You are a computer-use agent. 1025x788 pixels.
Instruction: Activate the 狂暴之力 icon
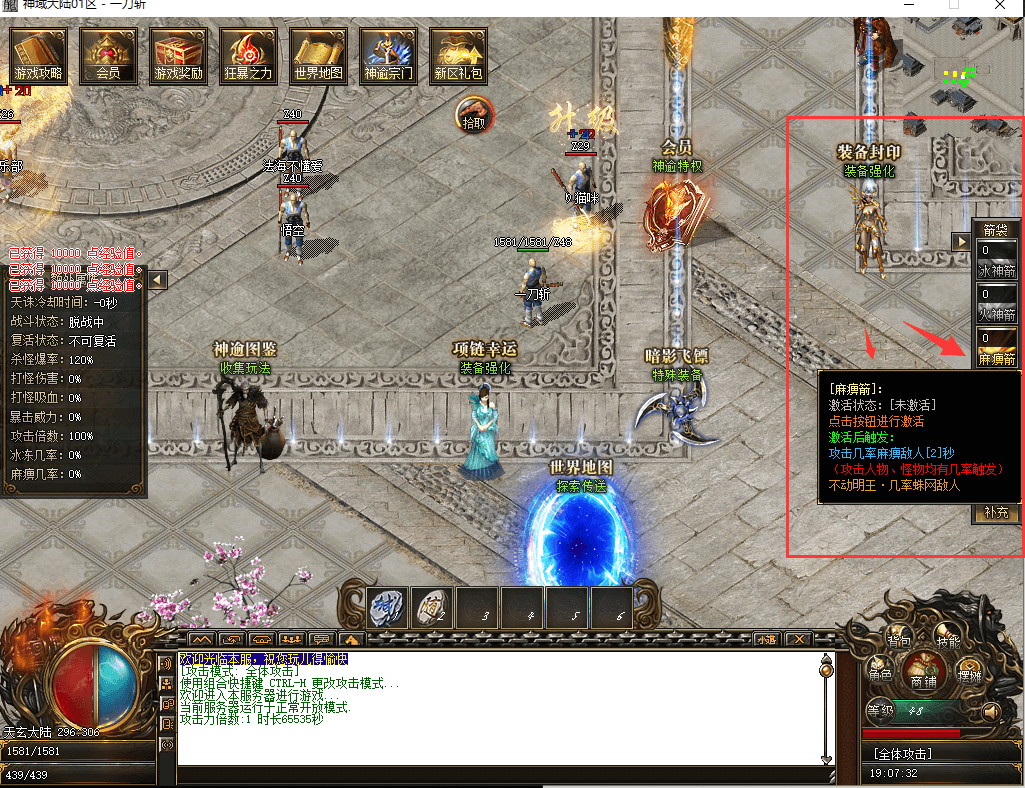pyautogui.click(x=248, y=55)
